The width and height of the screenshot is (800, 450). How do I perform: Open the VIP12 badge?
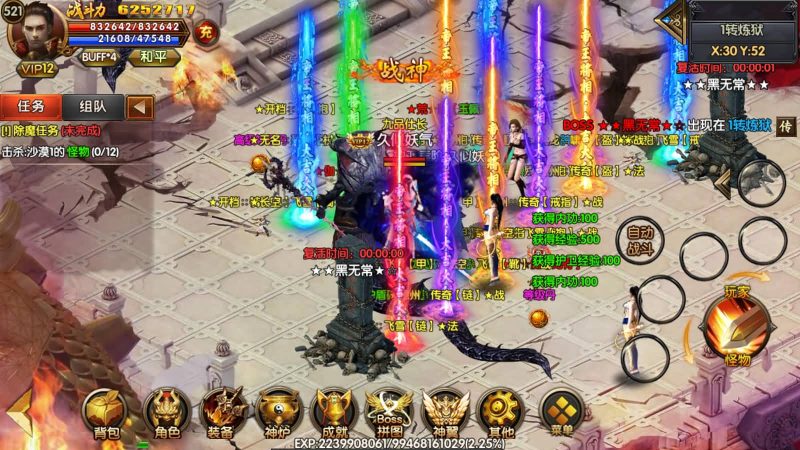click(x=38, y=69)
